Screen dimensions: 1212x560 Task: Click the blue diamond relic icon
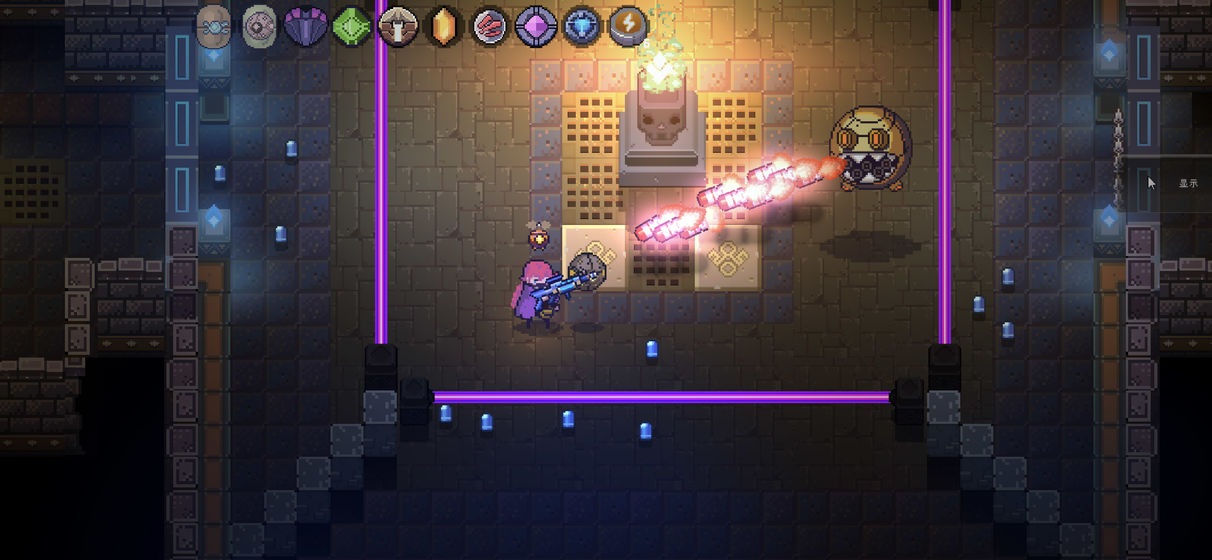point(582,26)
